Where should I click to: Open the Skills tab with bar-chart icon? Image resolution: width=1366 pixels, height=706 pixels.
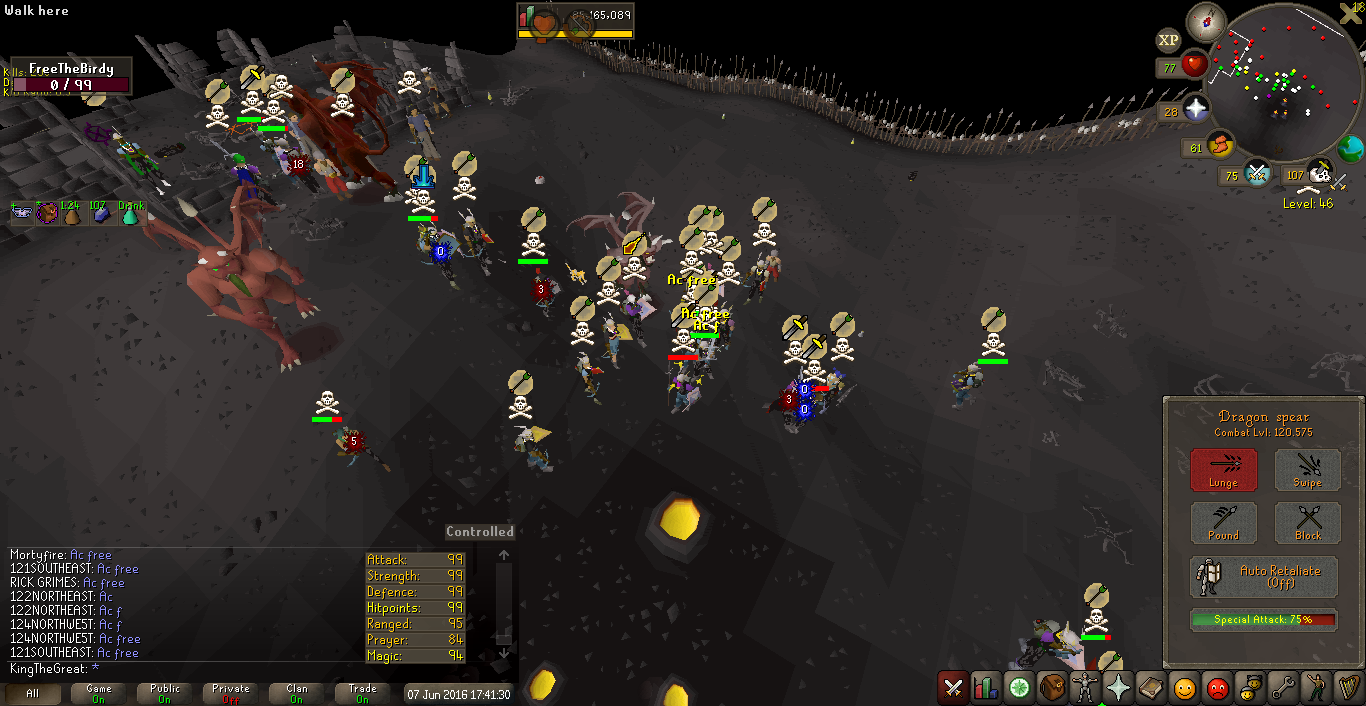click(x=986, y=688)
